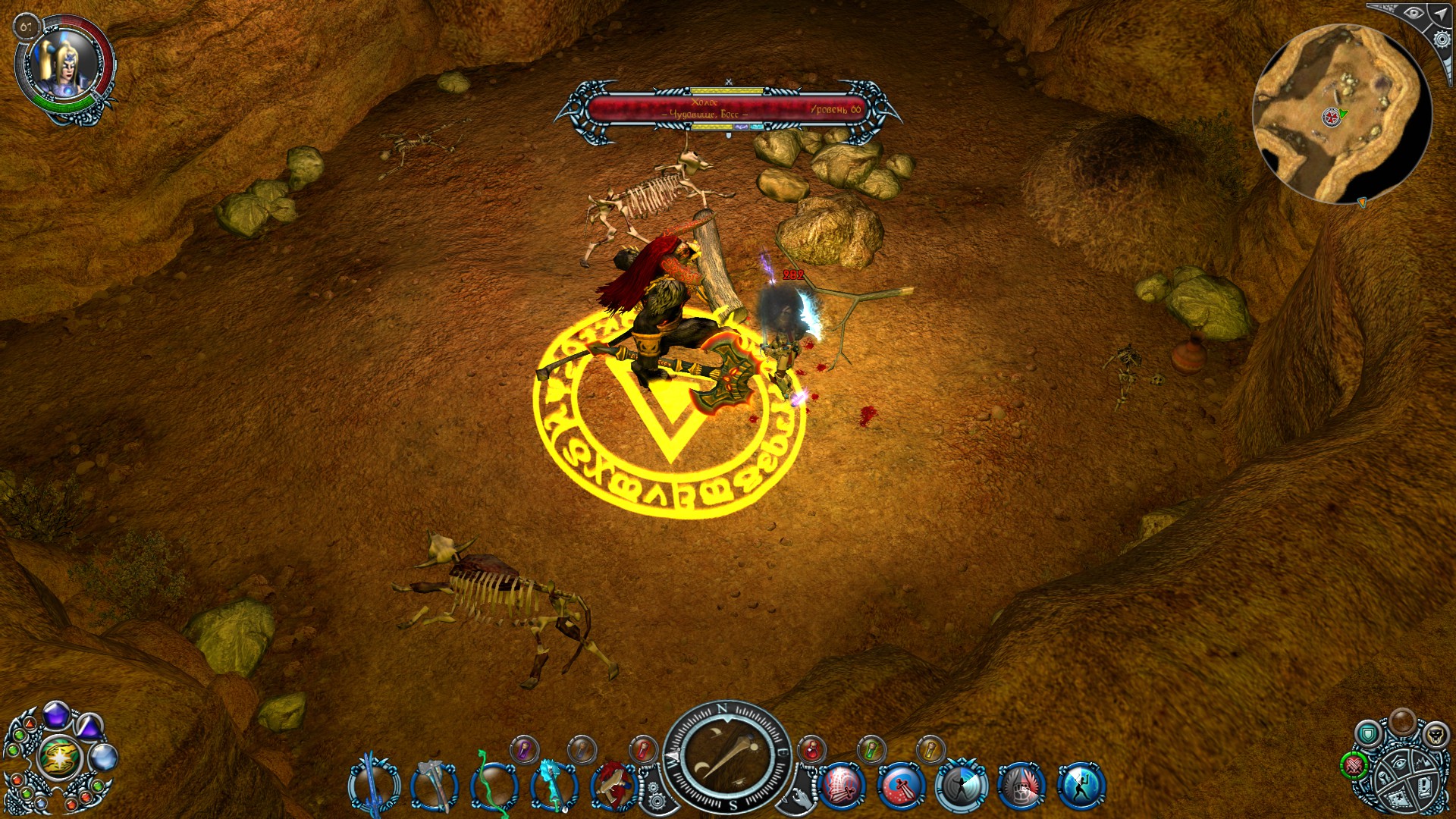This screenshot has width=1456, height=819.
Task: Toggle the purple pentagon buff gem above portrait
Action: point(55,716)
